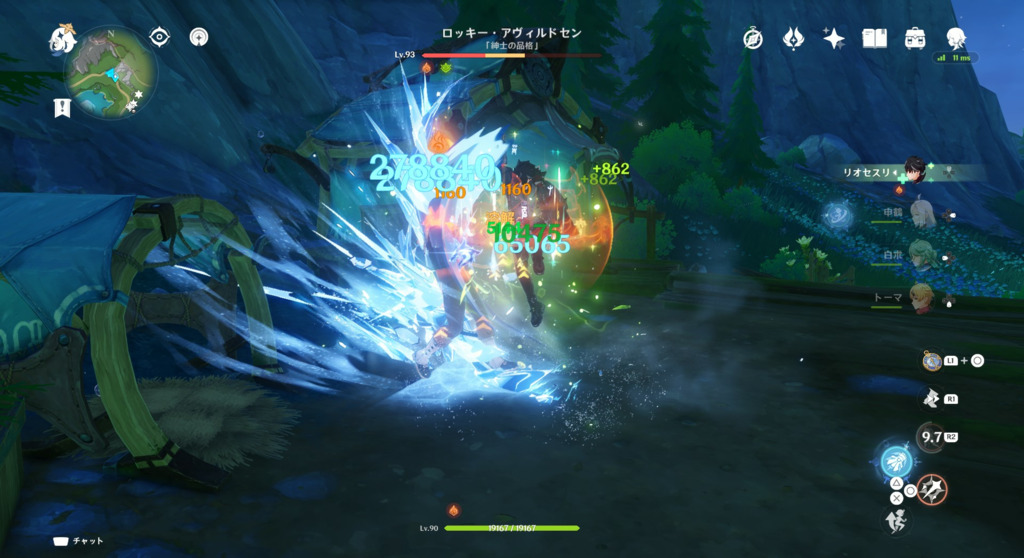1024x558 pixels.
Task: Tap the jump icon
Action: tap(896, 520)
